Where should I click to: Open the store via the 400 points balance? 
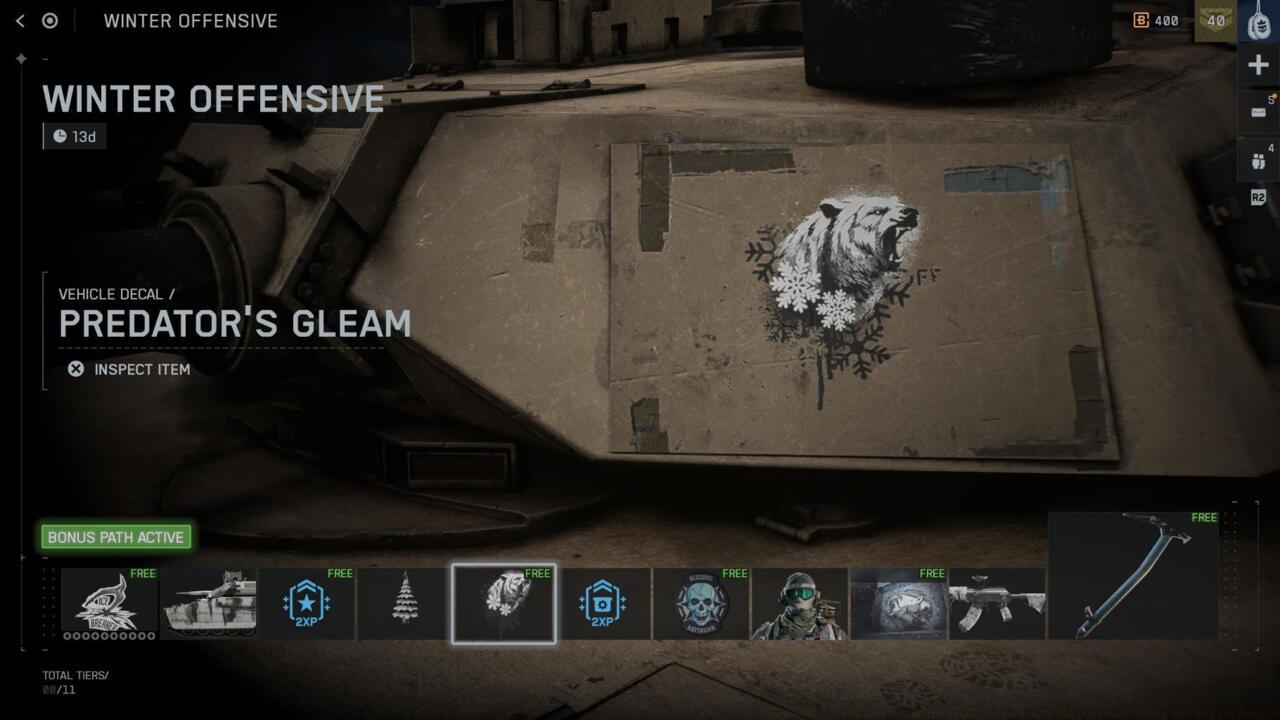coord(1156,21)
